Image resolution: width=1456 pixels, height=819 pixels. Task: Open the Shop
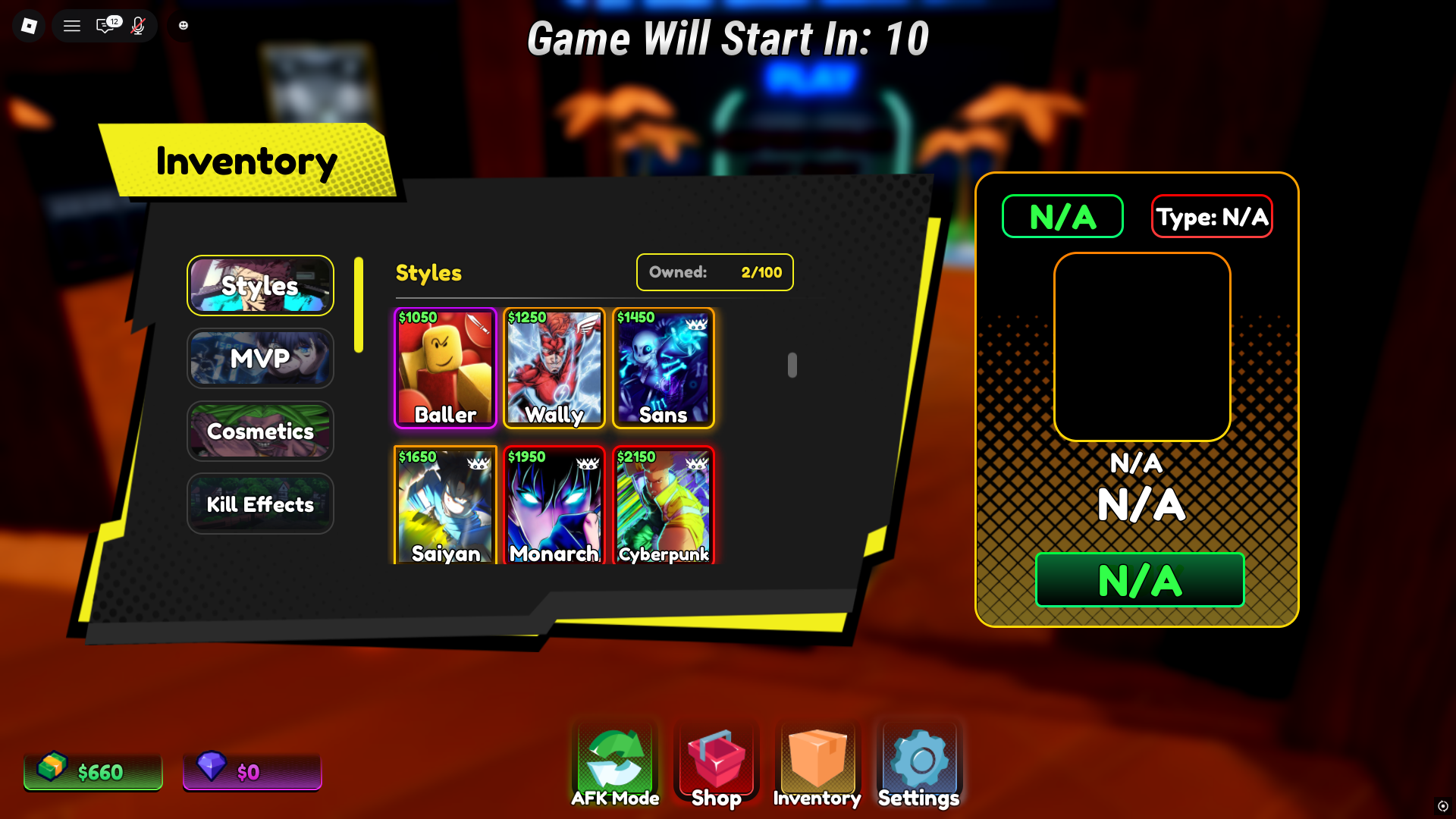(x=715, y=762)
